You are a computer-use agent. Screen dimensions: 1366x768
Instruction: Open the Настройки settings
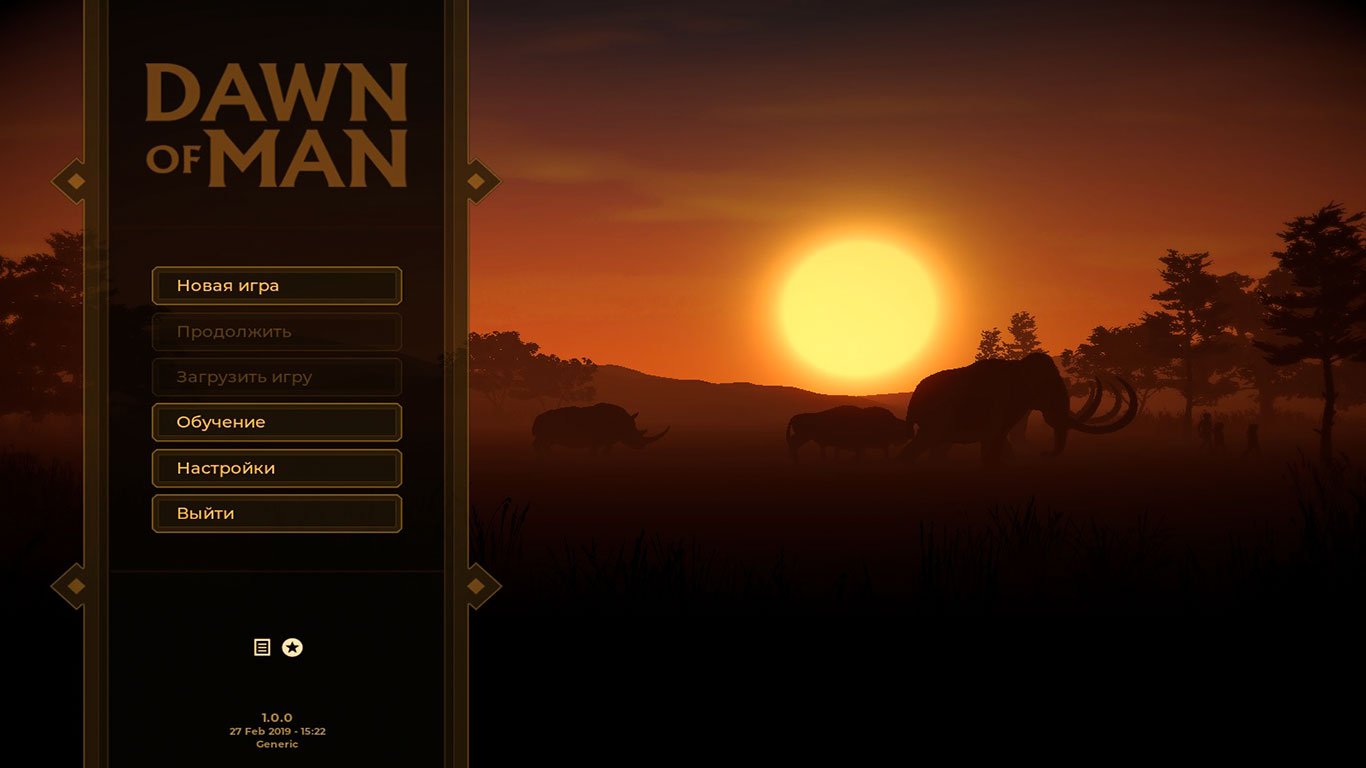pos(276,467)
